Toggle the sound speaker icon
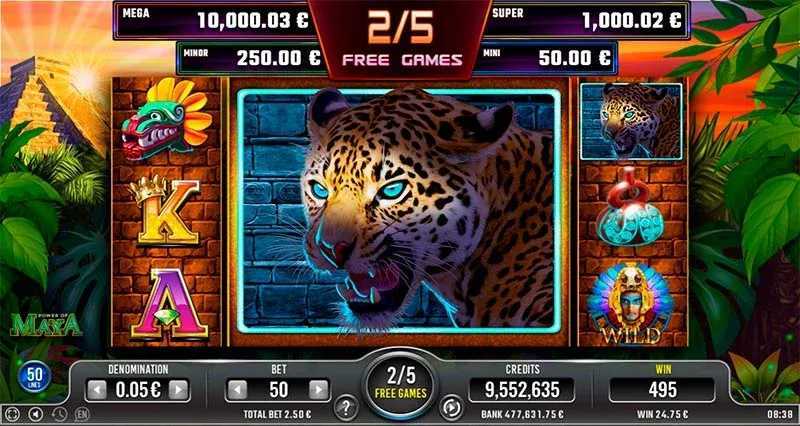The width and height of the screenshot is (800, 426). point(35,413)
